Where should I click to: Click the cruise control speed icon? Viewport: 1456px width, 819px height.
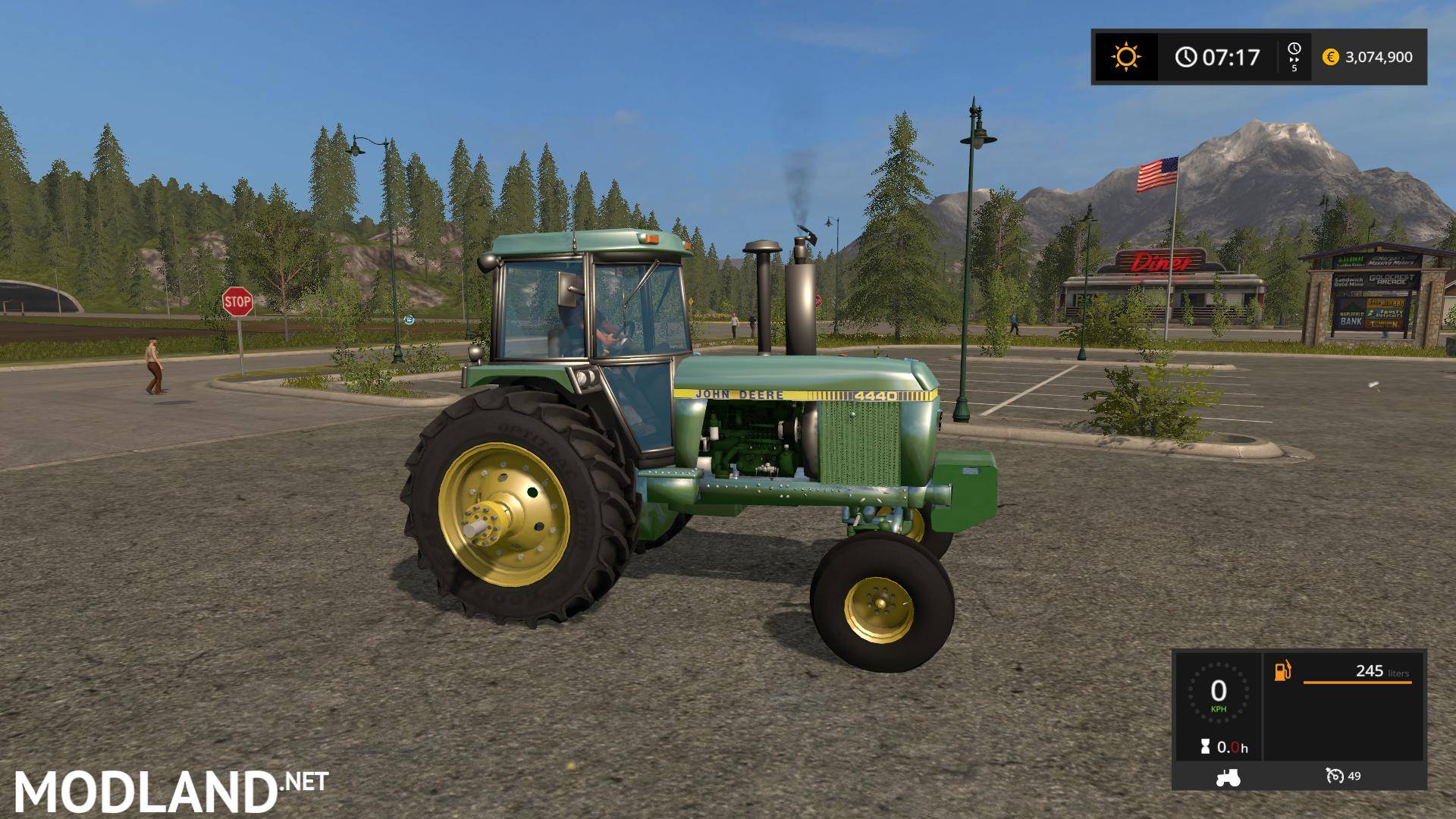point(1335,776)
